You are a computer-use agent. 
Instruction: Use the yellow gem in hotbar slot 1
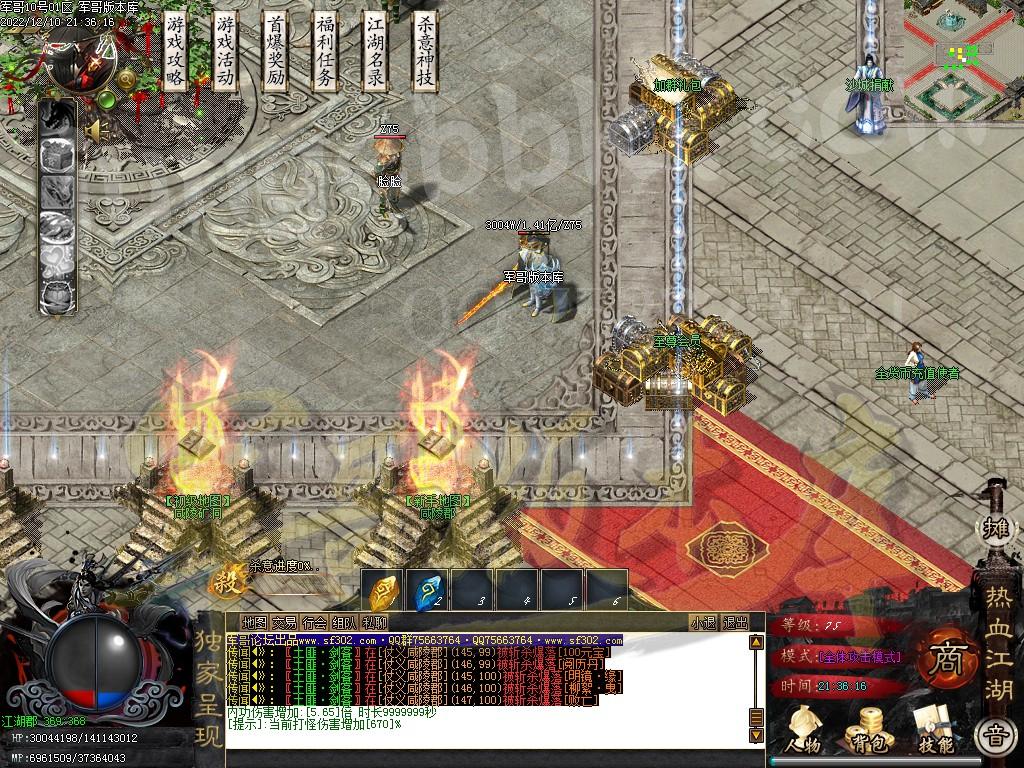382,592
